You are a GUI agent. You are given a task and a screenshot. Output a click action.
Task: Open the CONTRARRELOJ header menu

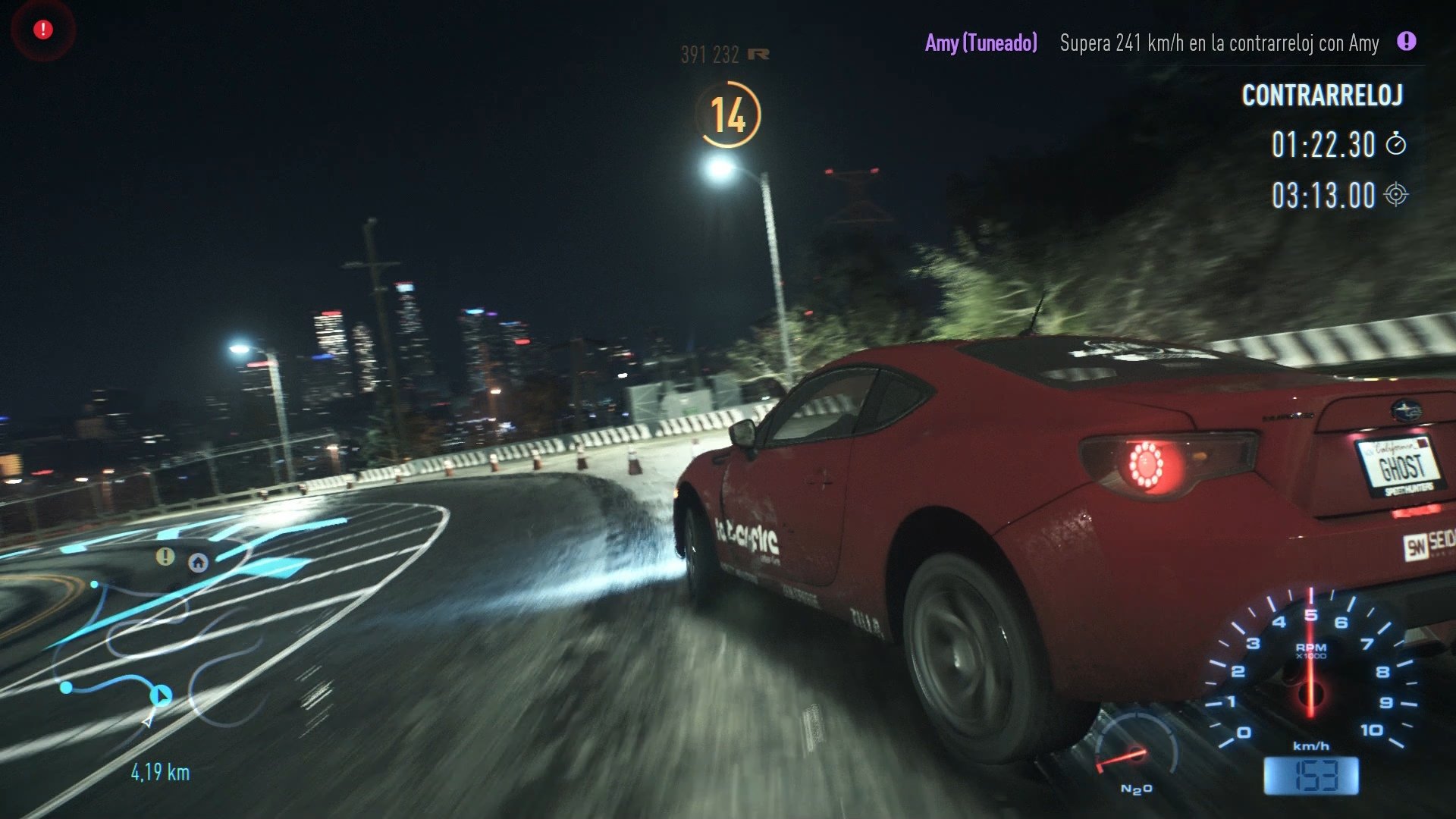coord(1323,96)
